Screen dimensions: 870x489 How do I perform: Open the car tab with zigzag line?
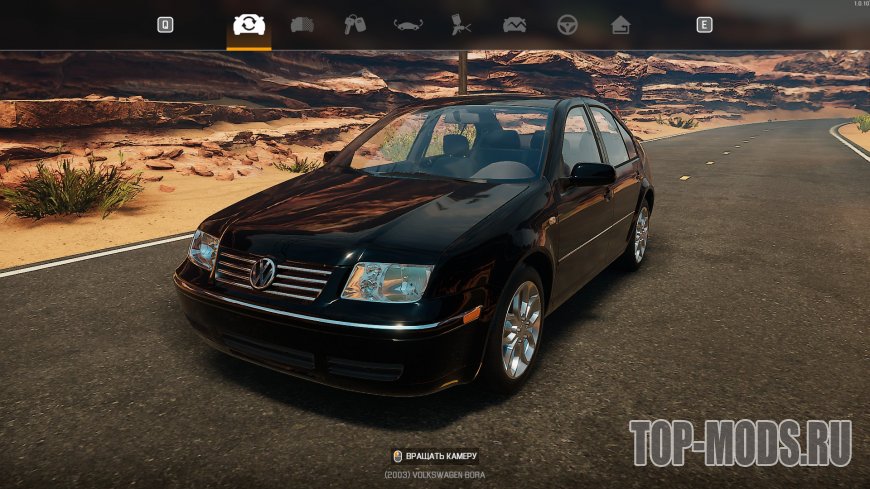[514, 25]
